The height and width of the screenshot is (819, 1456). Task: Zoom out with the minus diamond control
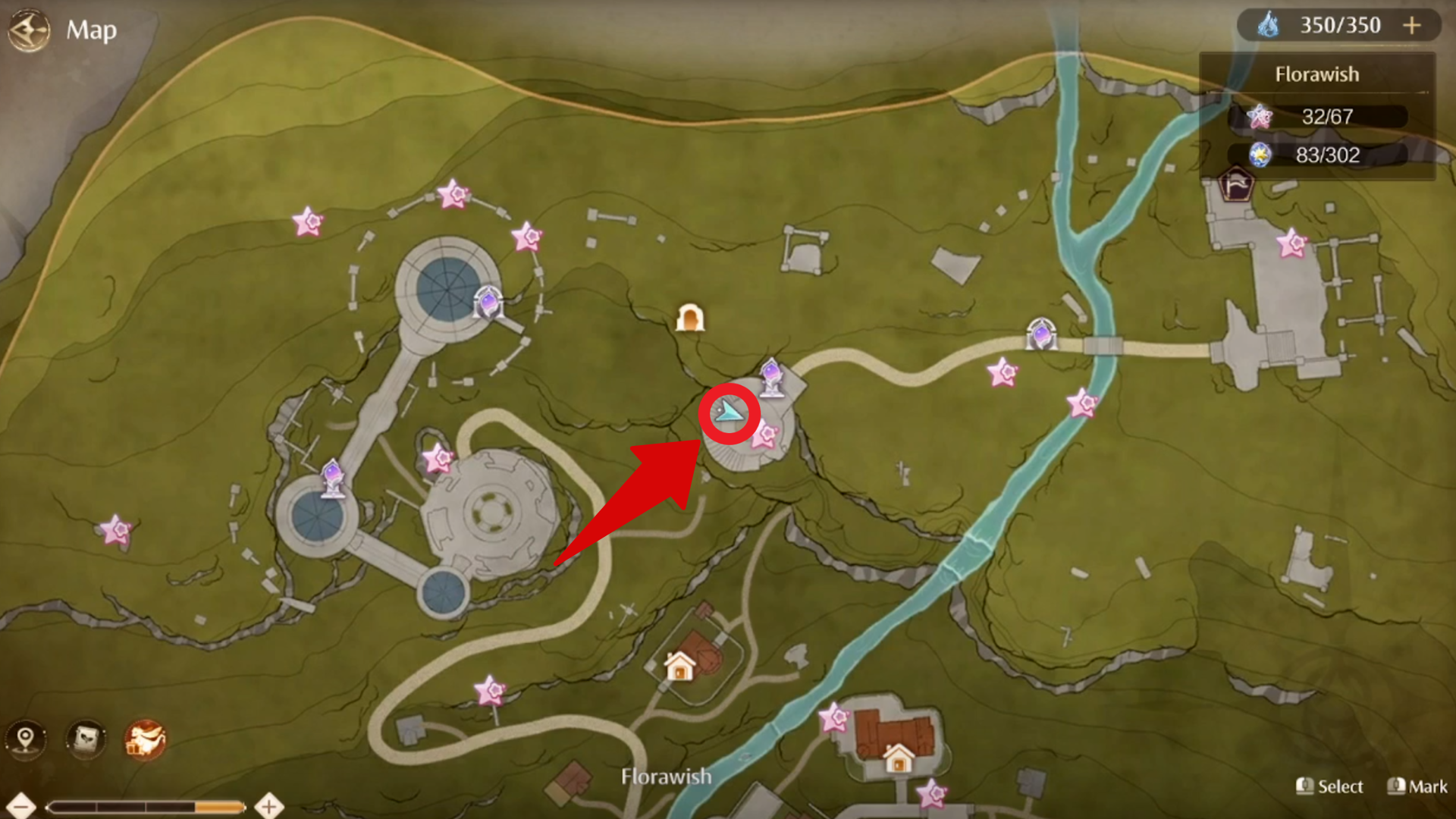23,807
